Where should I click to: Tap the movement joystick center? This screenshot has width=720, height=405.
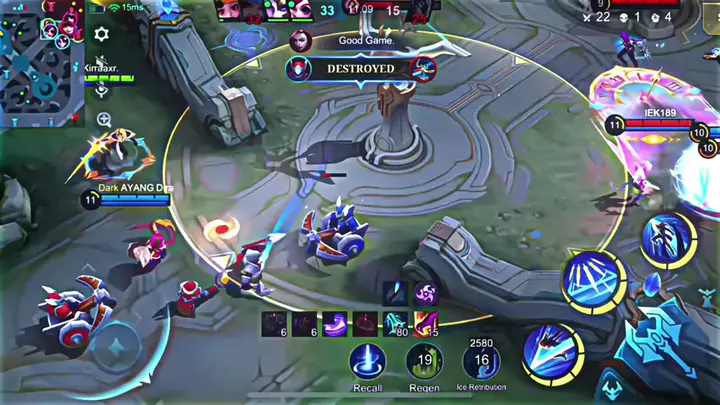click(119, 347)
